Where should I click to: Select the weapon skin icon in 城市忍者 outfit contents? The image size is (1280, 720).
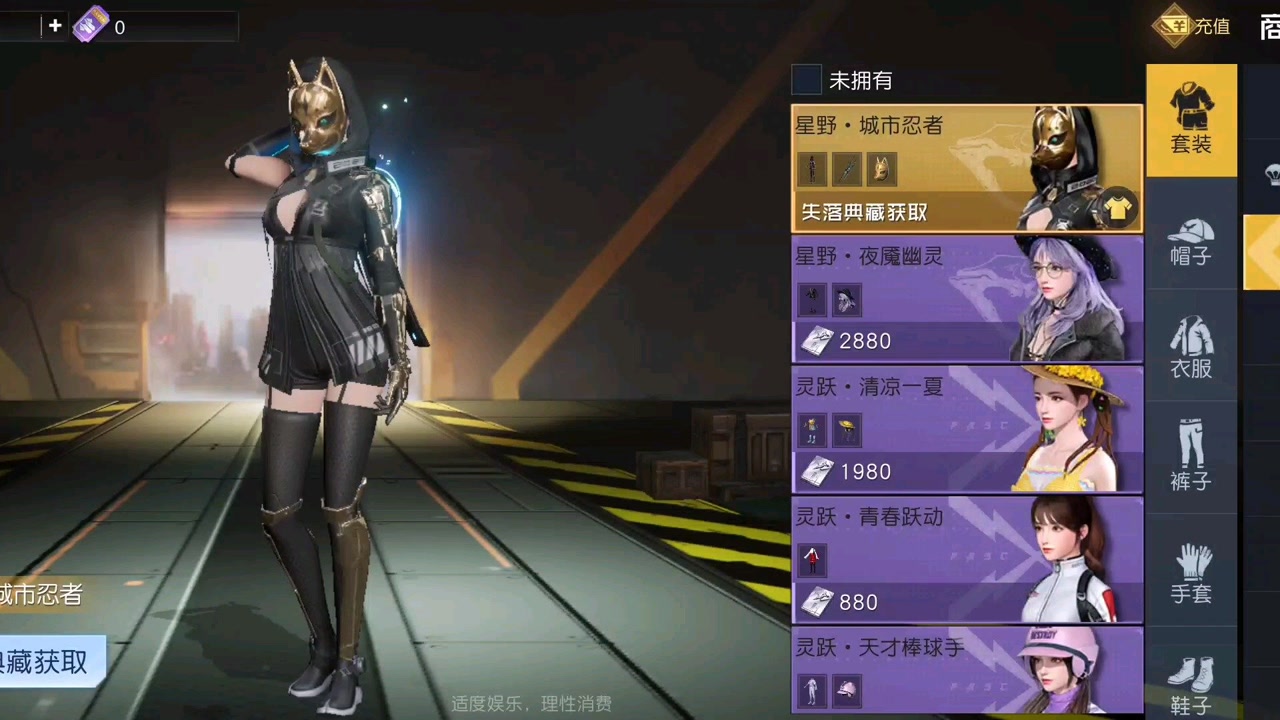846,169
